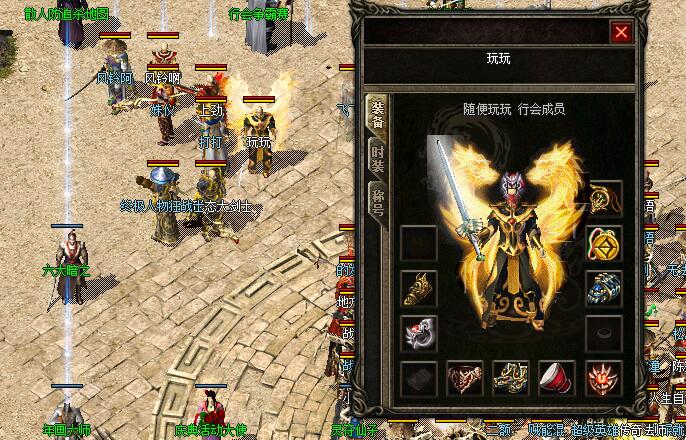Choose the silver ring with red gem

(x=419, y=333)
